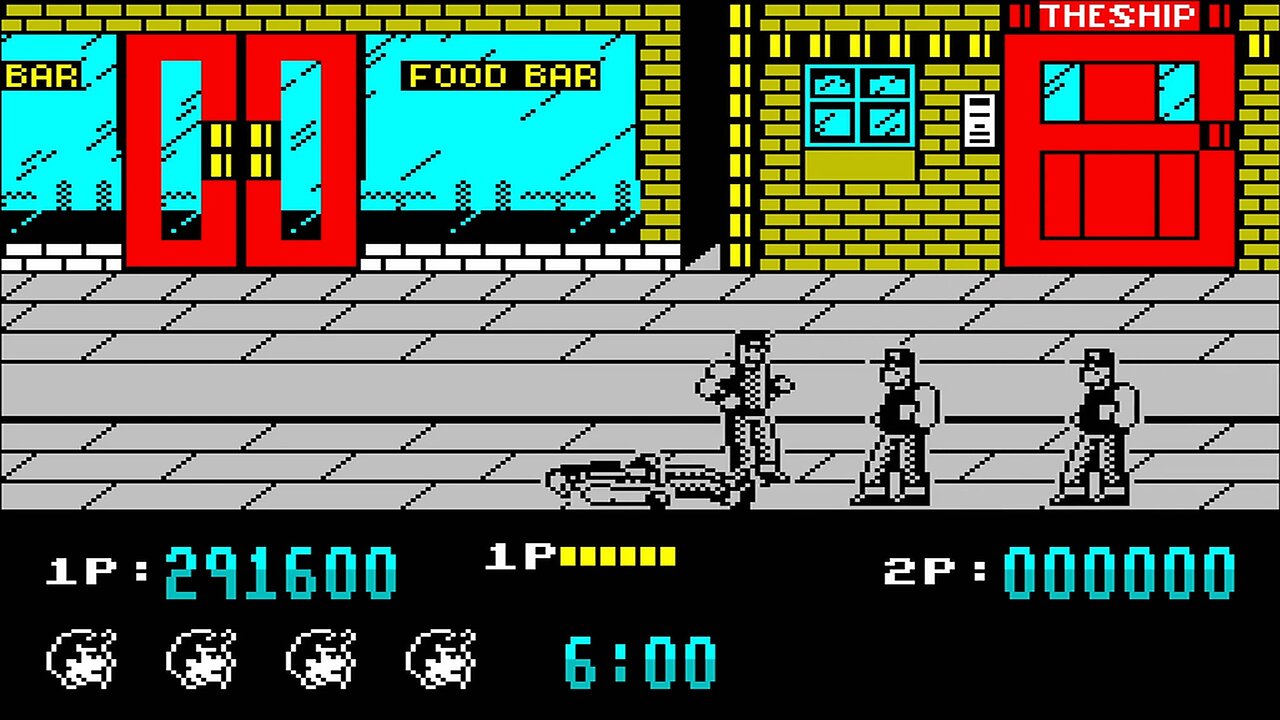Click the nearest approaching enemy thug
Viewport: 1280px width, 720px height.
(x=895, y=420)
